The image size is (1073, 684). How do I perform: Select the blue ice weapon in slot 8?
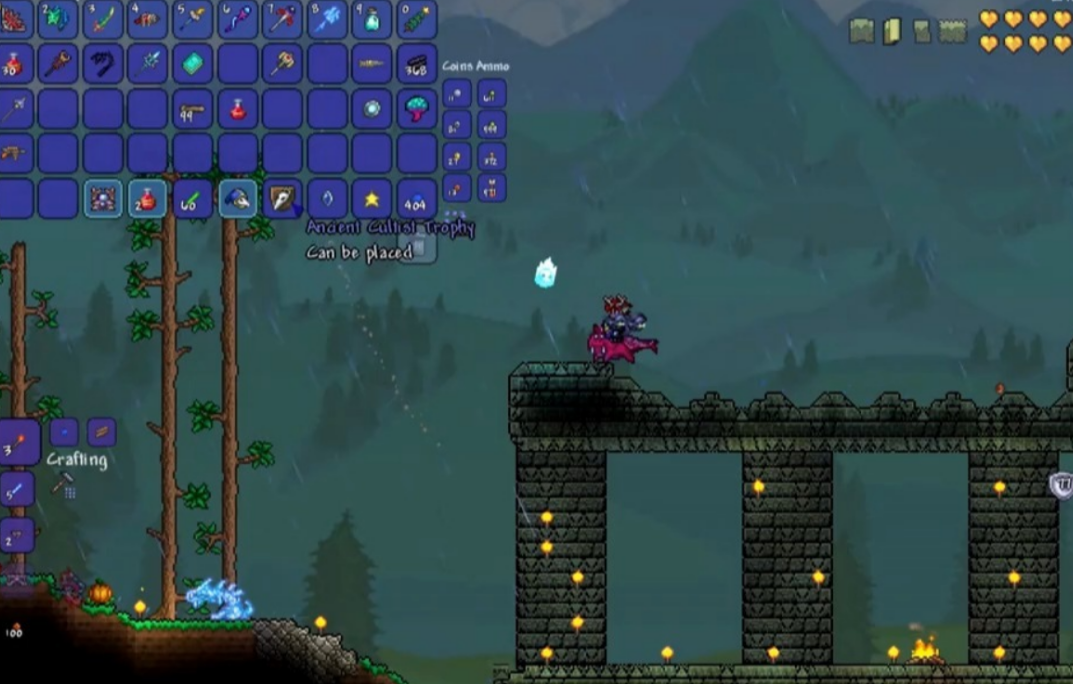[x=327, y=19]
